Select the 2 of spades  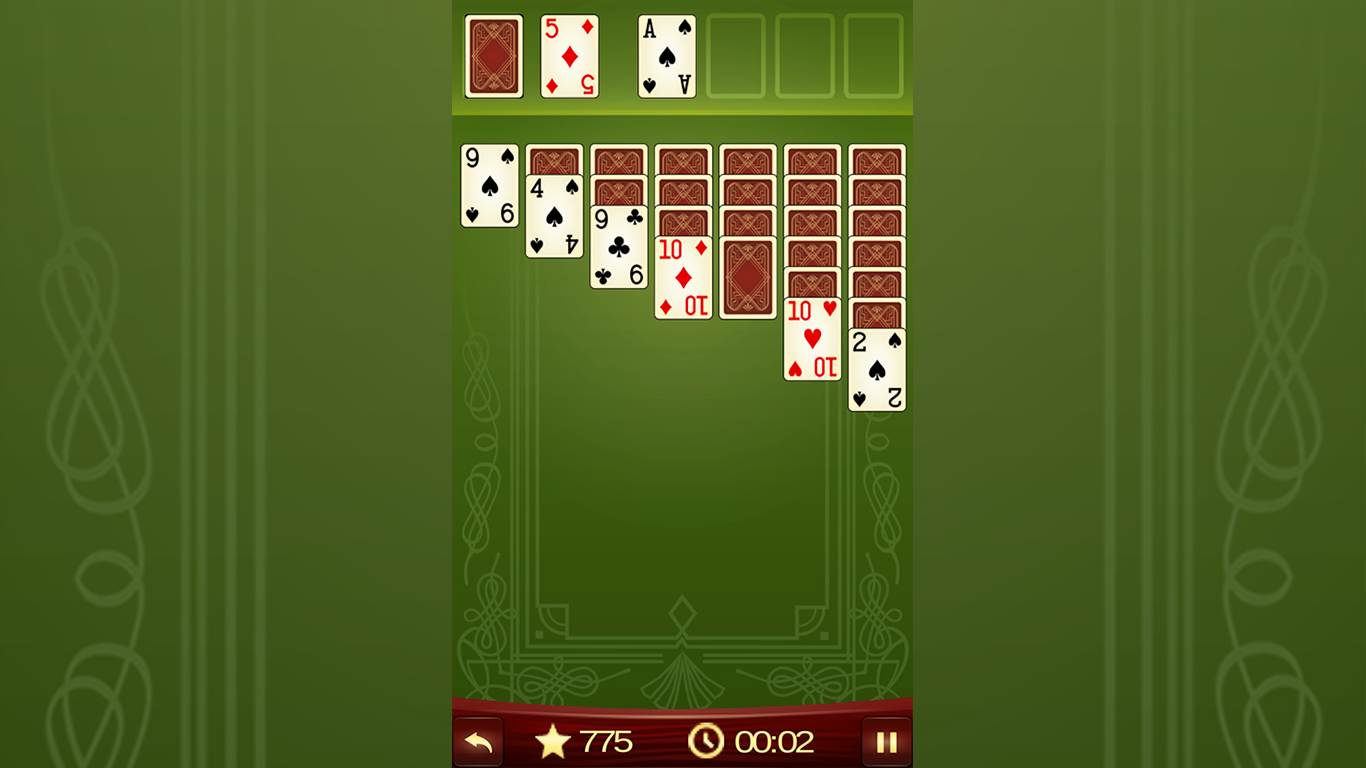coord(876,370)
